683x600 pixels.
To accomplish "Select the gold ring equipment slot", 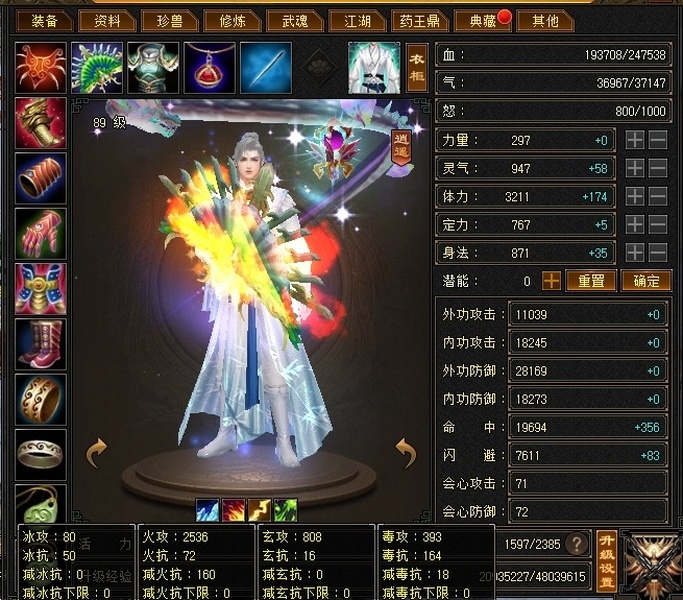I will 41,398.
